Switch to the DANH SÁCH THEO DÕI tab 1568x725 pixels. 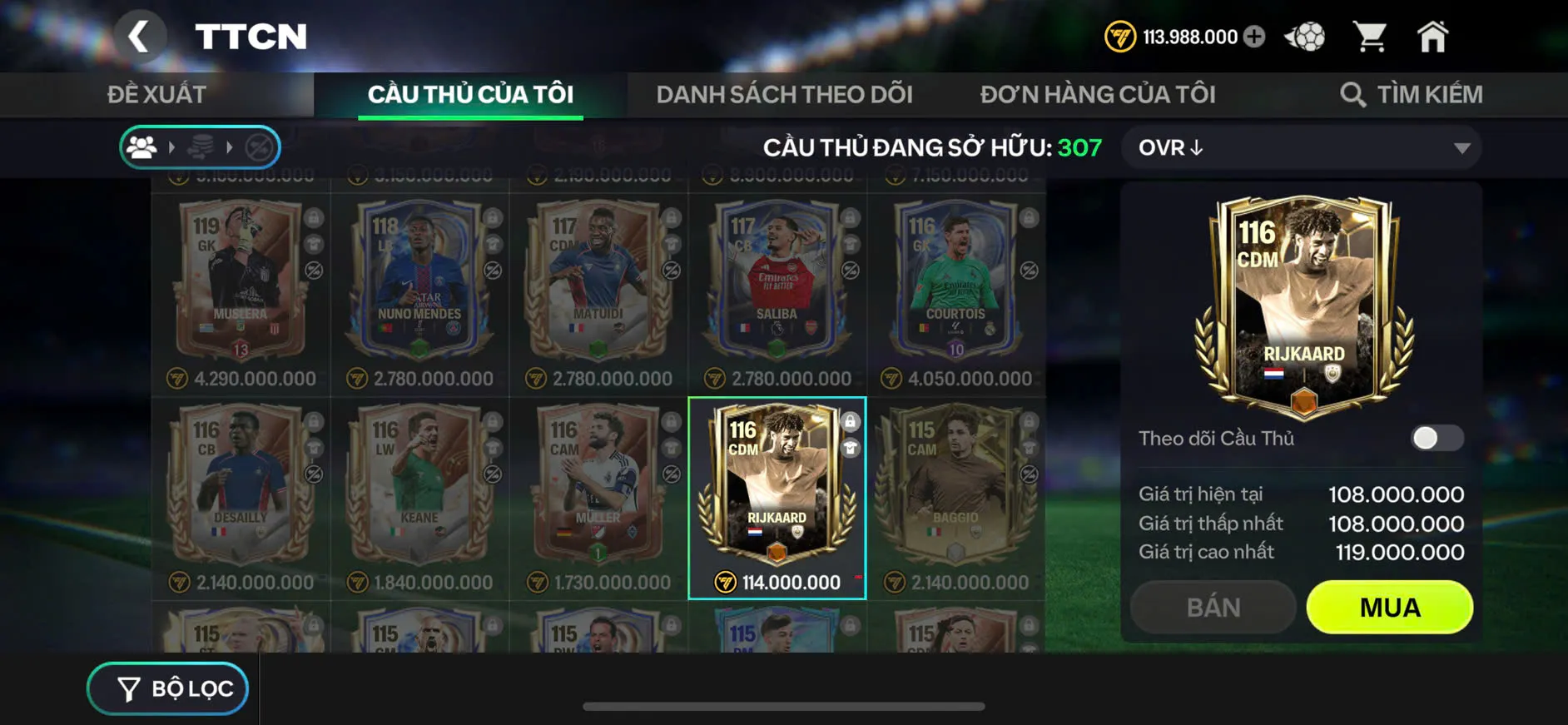[x=783, y=94]
